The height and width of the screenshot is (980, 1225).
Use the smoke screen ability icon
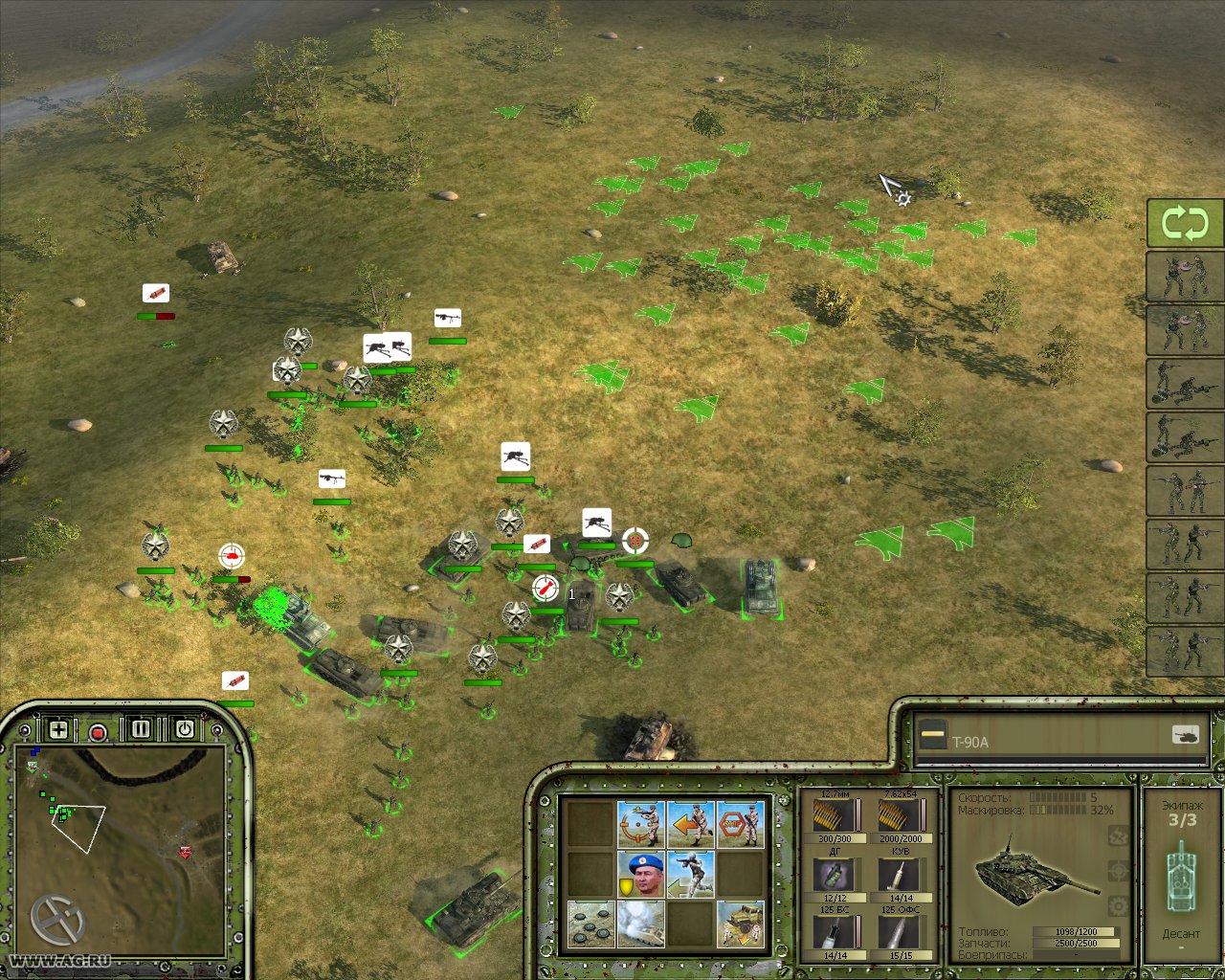640,924
